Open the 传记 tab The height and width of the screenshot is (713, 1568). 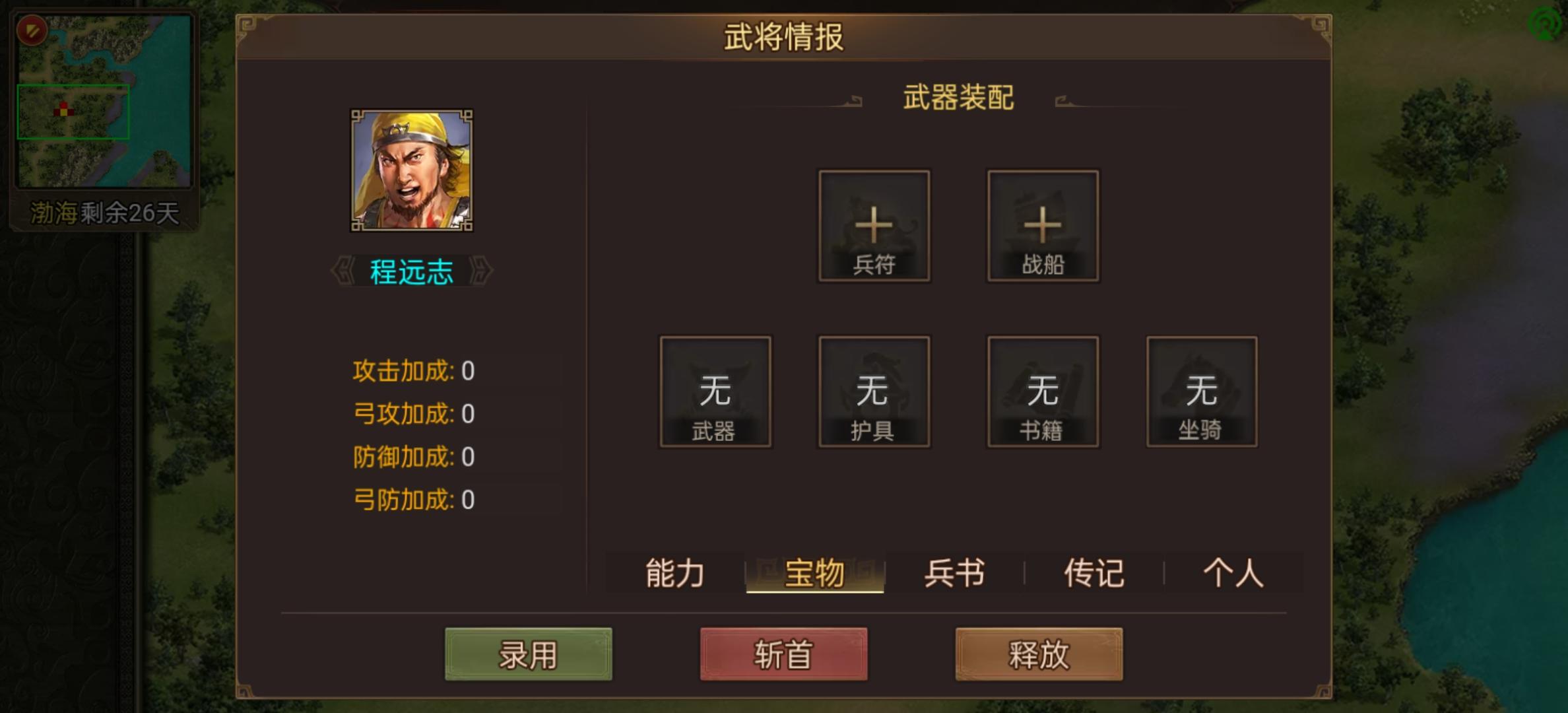pyautogui.click(x=1094, y=573)
